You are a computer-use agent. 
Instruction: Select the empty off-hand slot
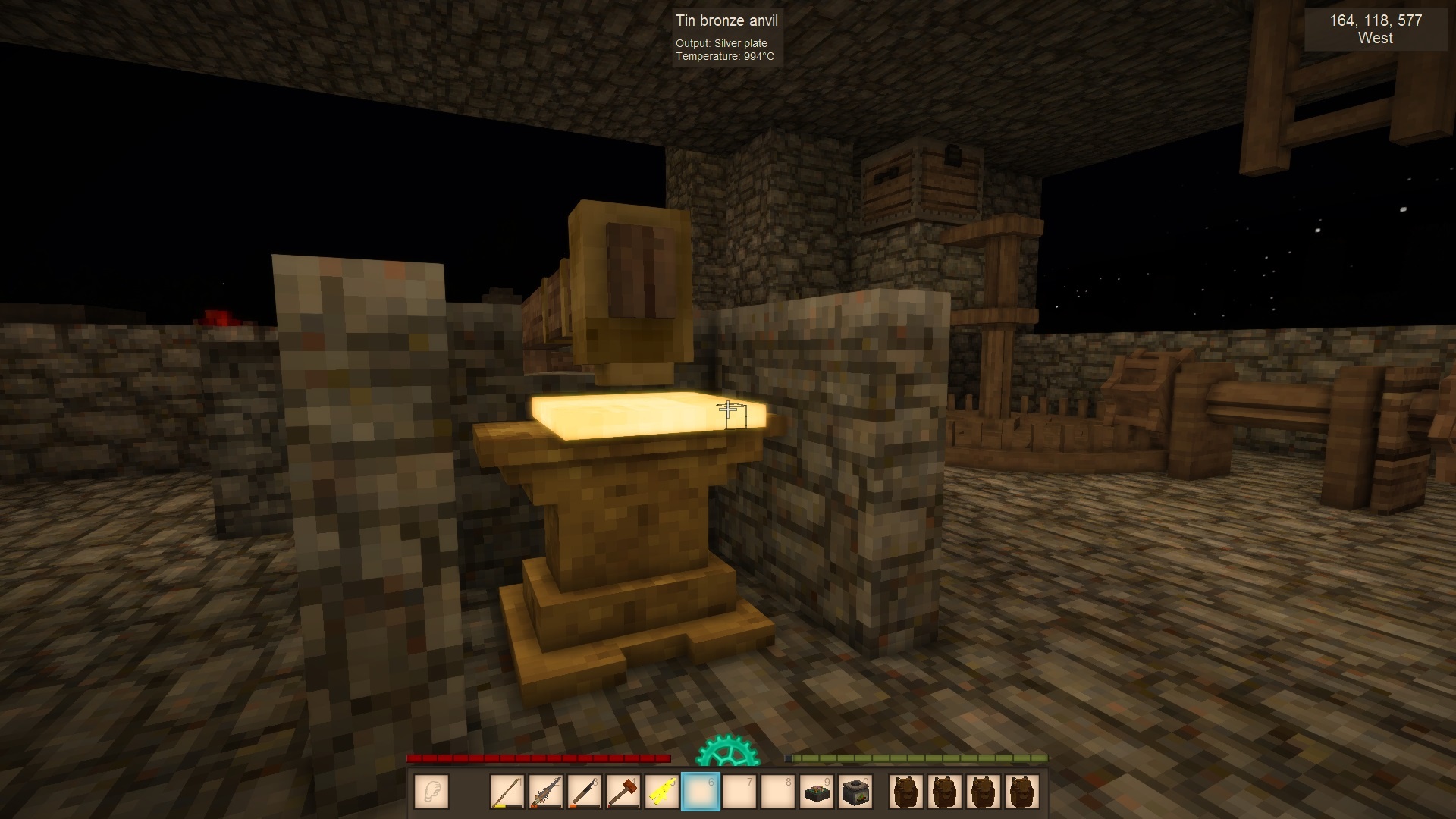click(x=431, y=792)
